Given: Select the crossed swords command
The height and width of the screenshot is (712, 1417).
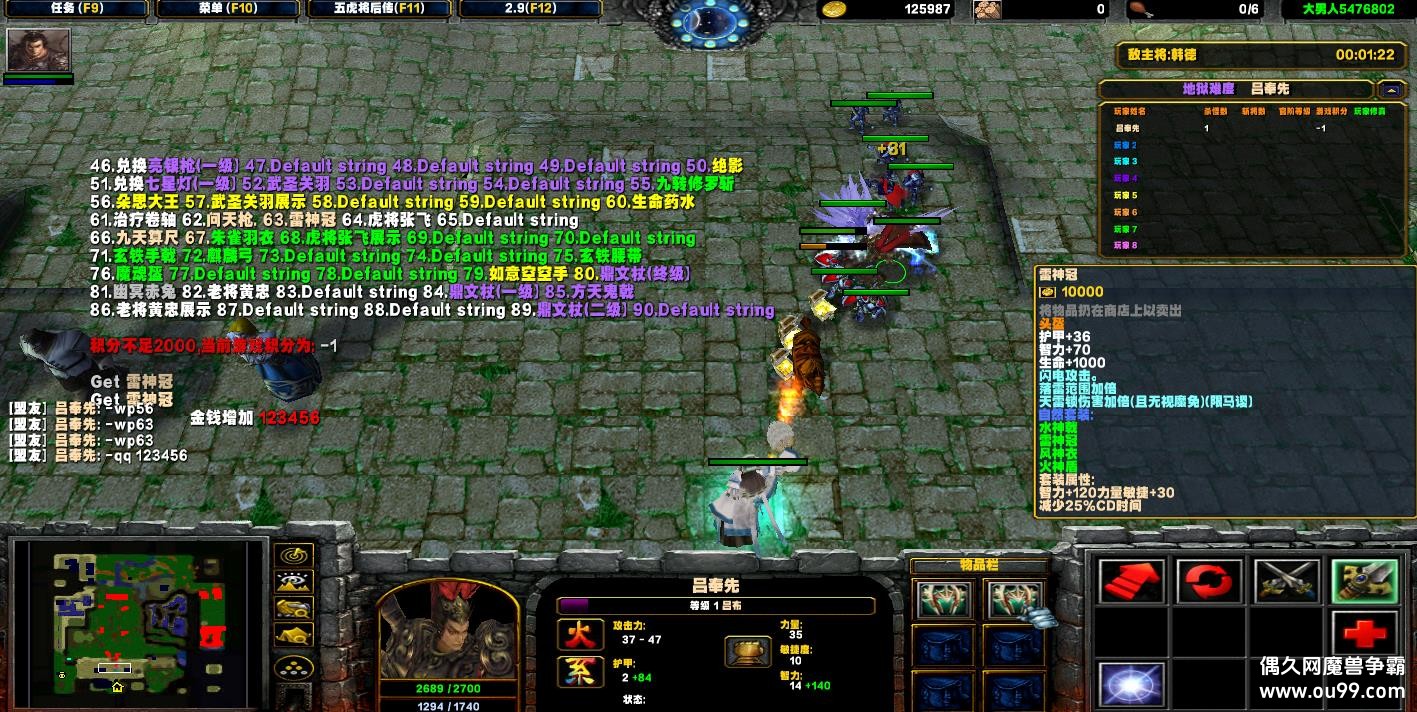Looking at the screenshot, I should point(1286,581).
